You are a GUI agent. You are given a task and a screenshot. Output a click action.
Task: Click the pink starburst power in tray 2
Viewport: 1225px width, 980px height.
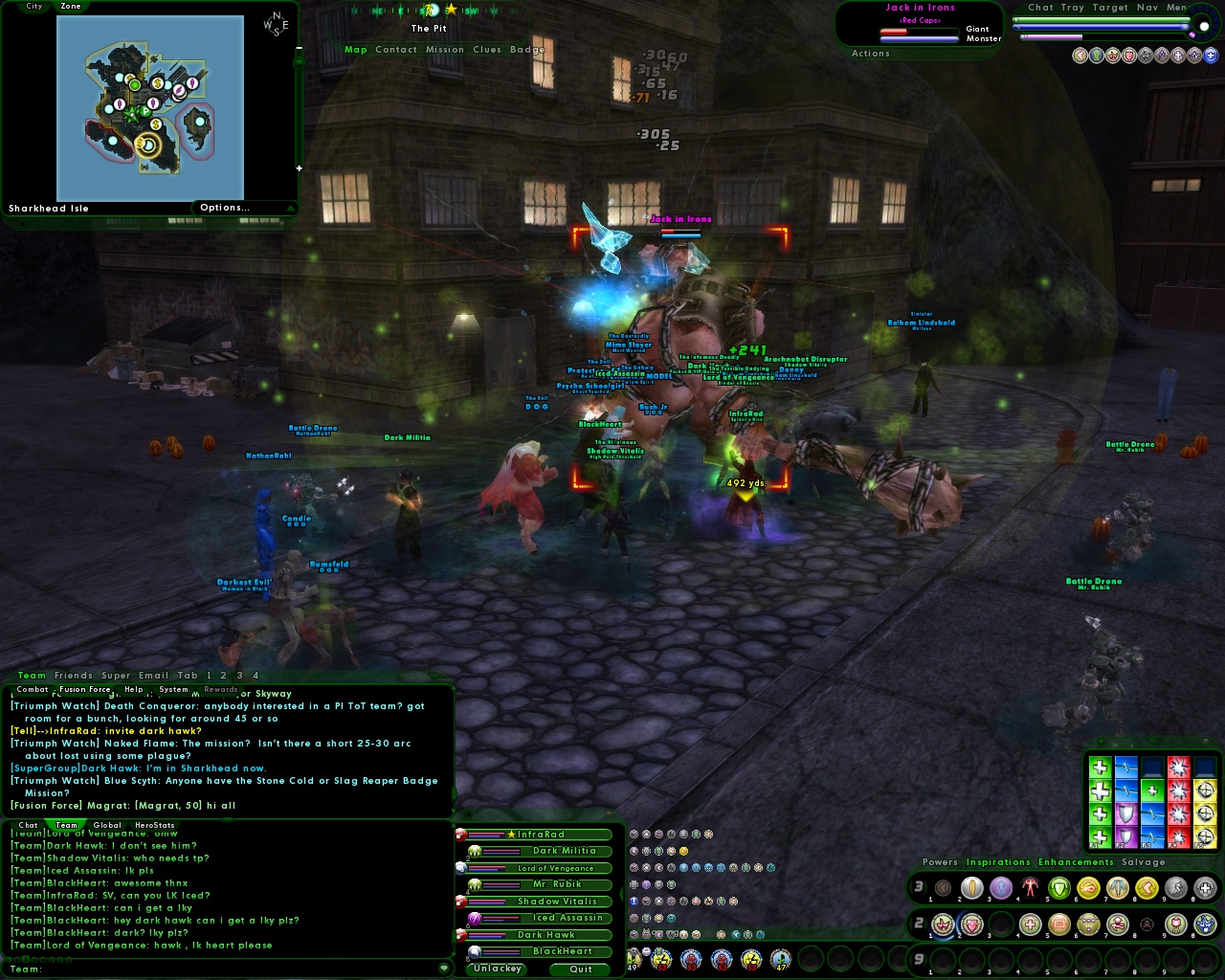click(942, 924)
